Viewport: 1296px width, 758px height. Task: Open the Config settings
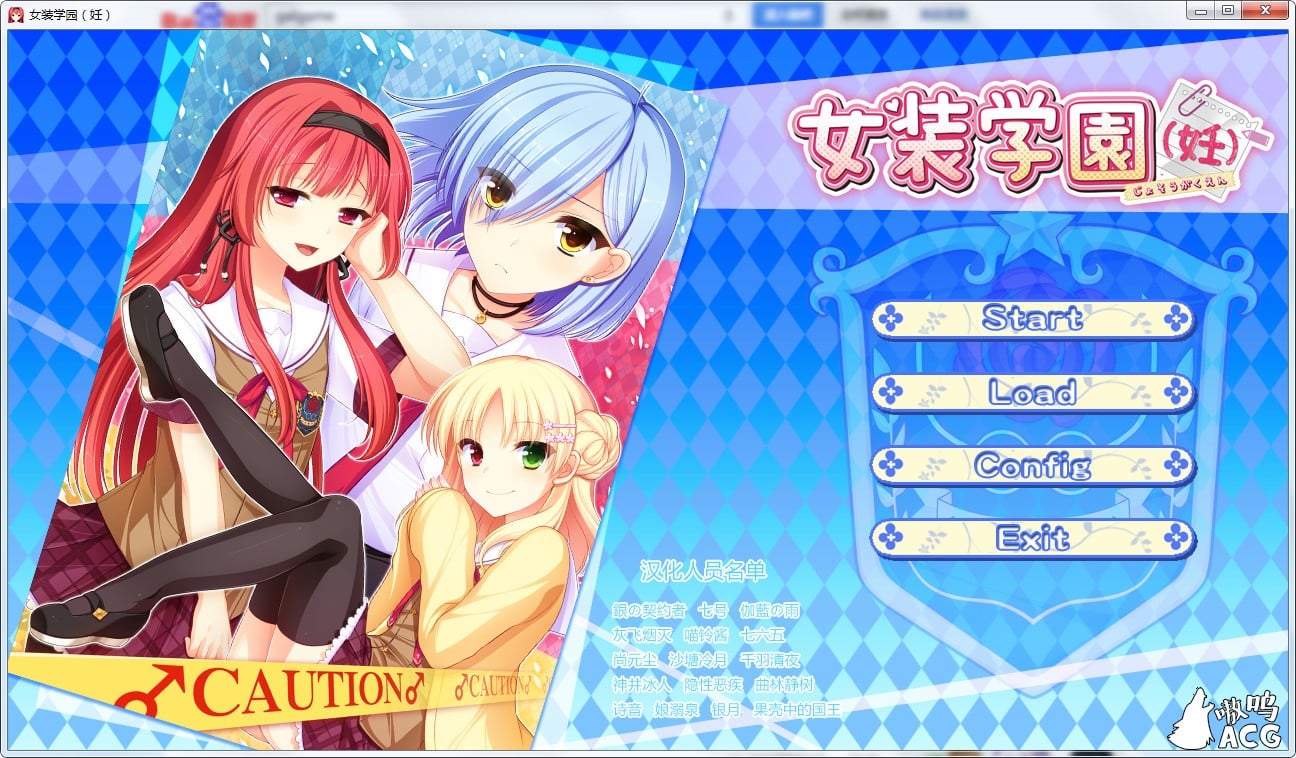pyautogui.click(x=1034, y=466)
